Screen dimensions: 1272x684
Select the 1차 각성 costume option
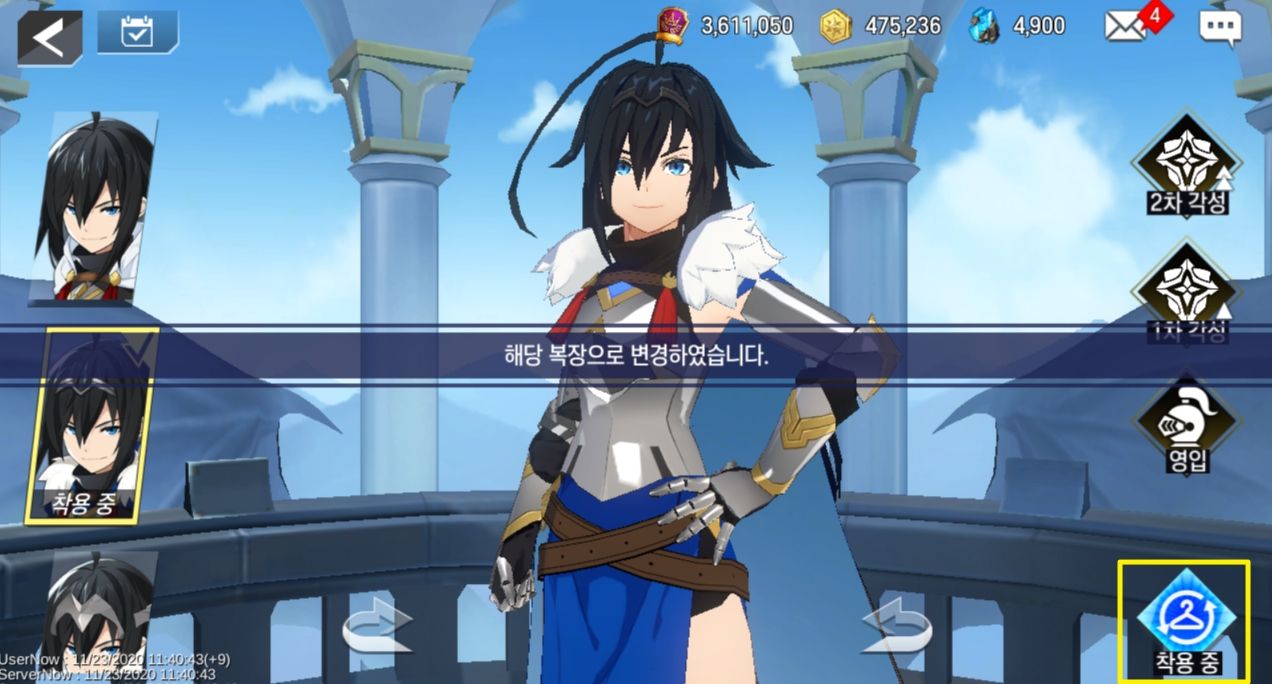click(x=1187, y=290)
